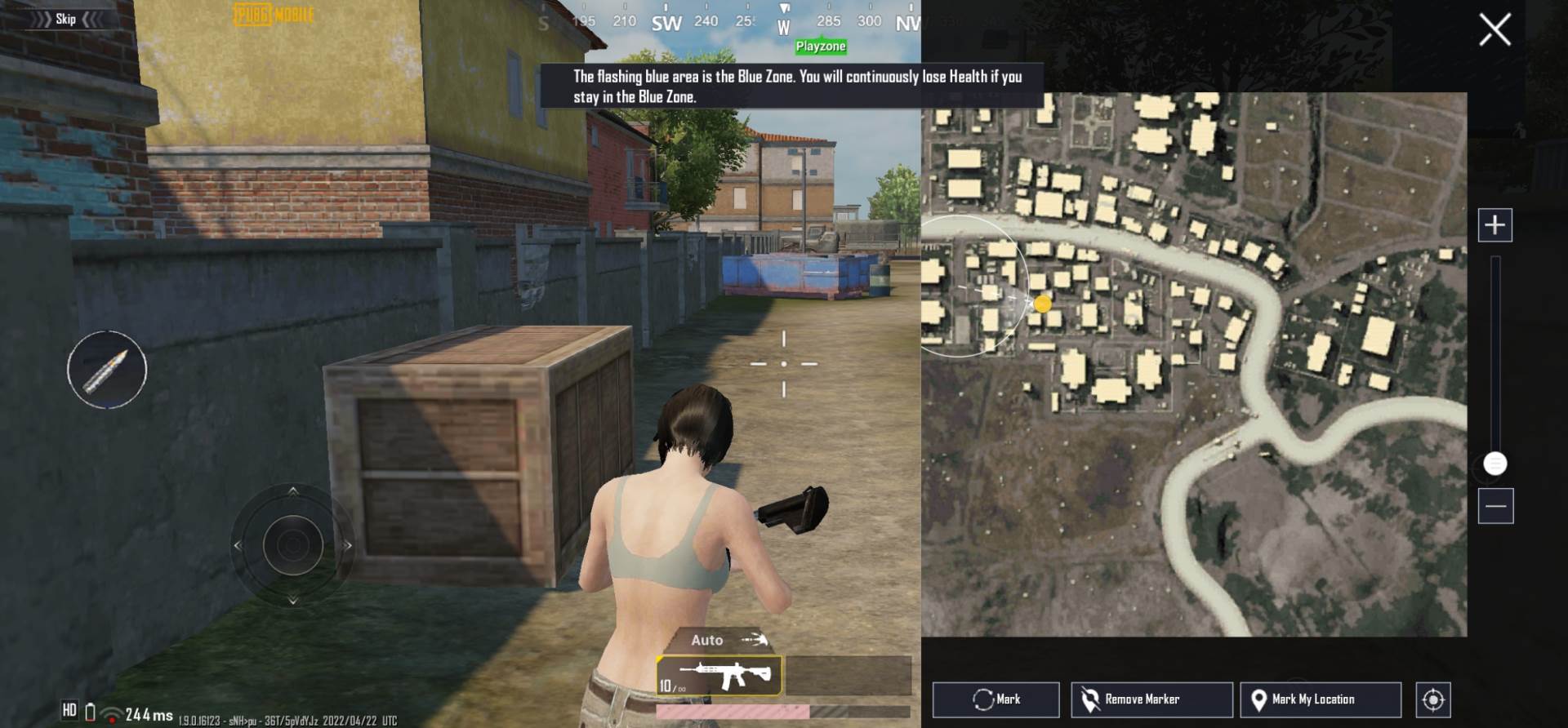Image resolution: width=1568 pixels, height=728 pixels.
Task: Tap the orange player marker on the map
Action: 1043,304
